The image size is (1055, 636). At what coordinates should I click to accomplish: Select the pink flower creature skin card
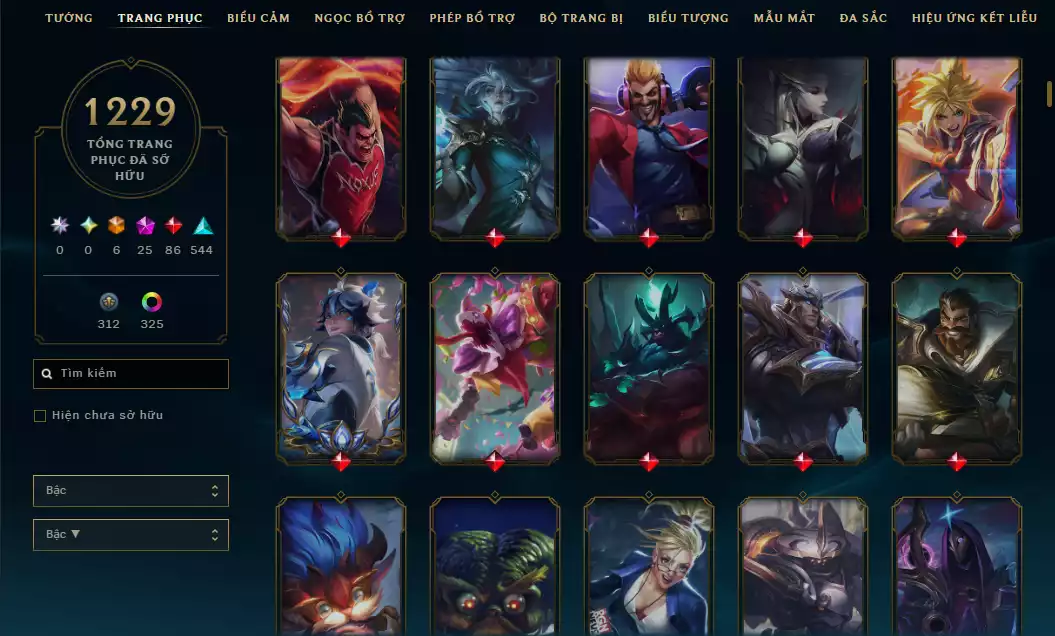(495, 368)
